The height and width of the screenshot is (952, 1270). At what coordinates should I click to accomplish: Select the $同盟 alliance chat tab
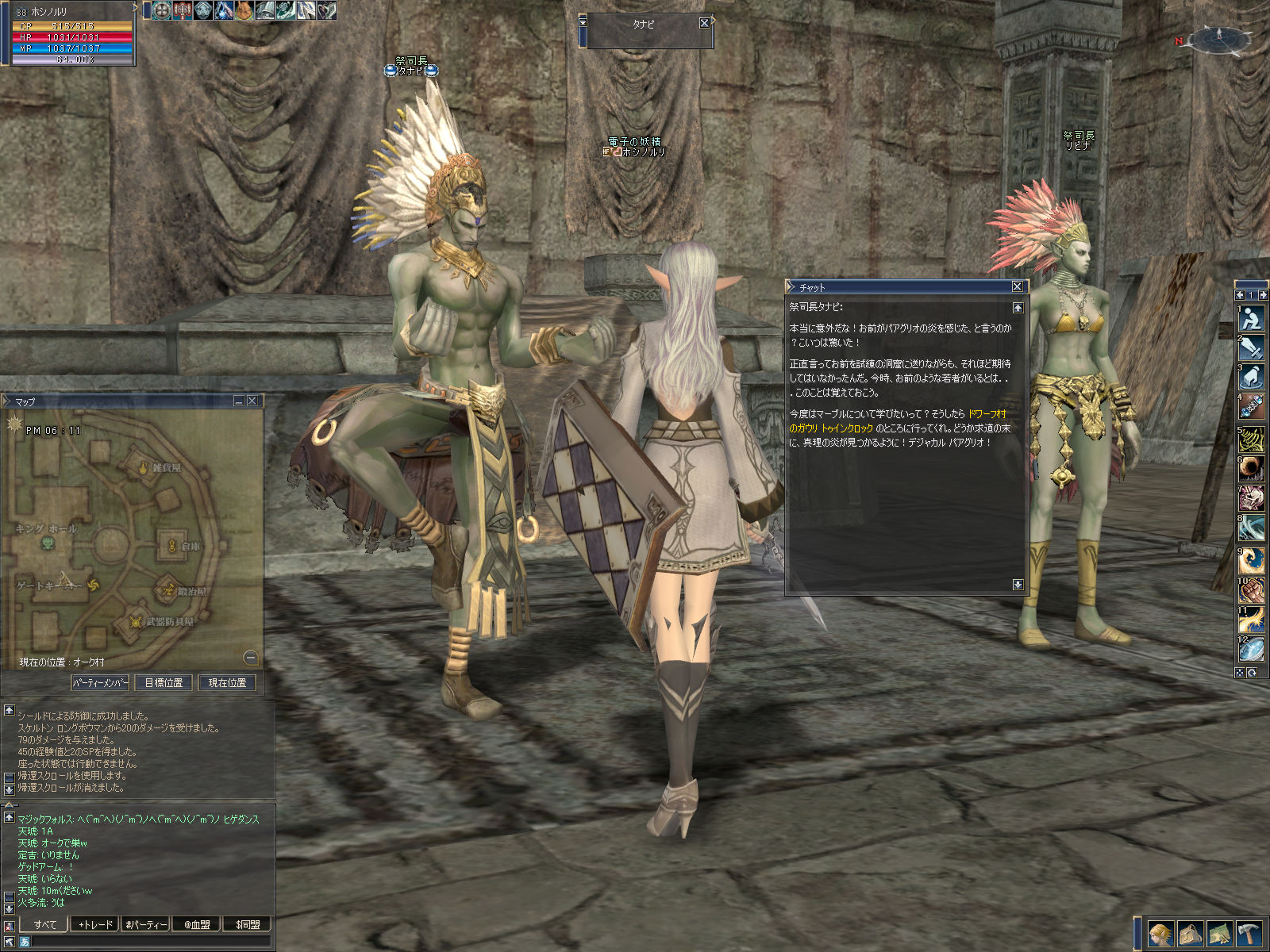tap(248, 924)
